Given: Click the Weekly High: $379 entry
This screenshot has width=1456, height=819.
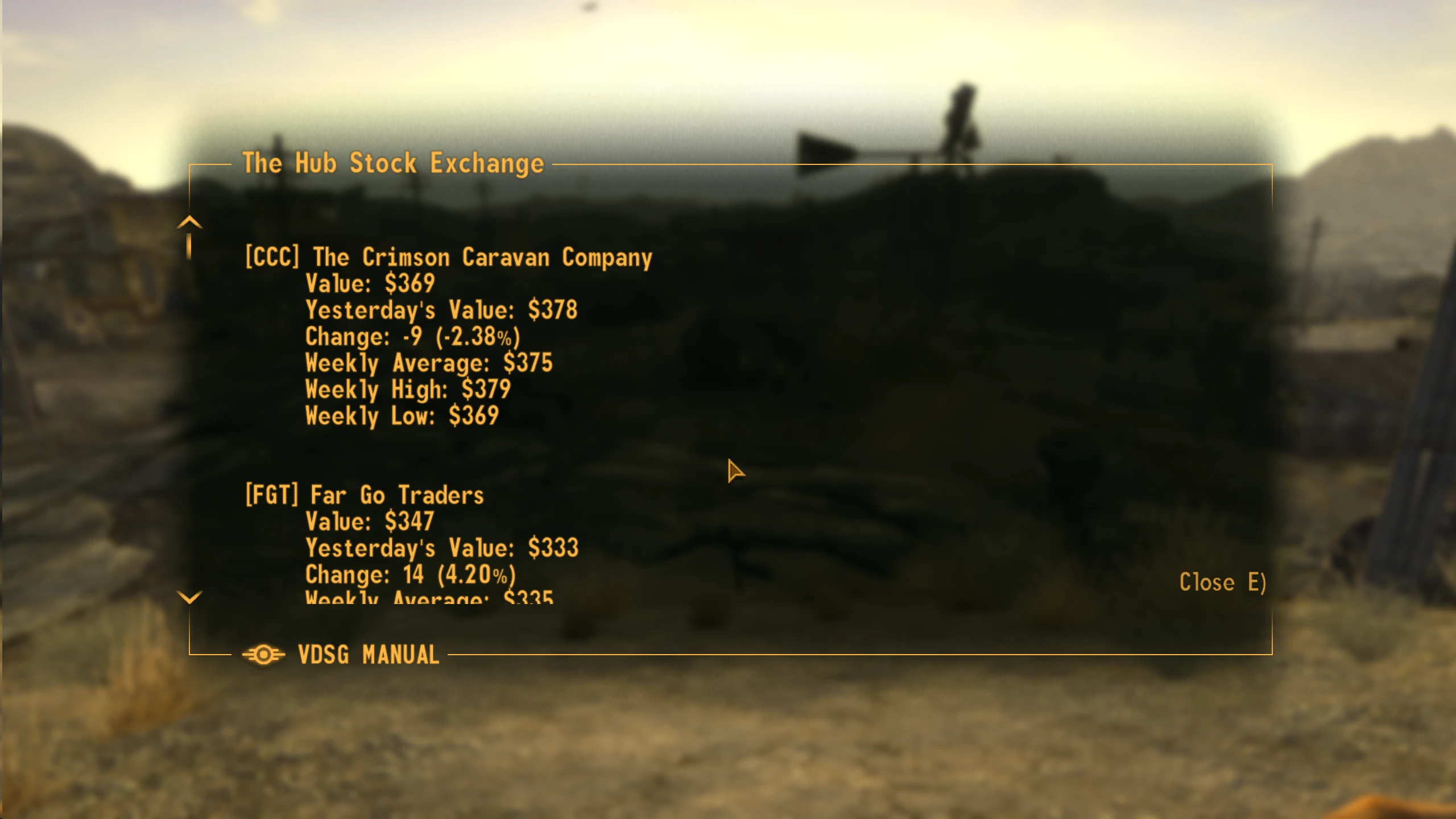Looking at the screenshot, I should [x=408, y=388].
